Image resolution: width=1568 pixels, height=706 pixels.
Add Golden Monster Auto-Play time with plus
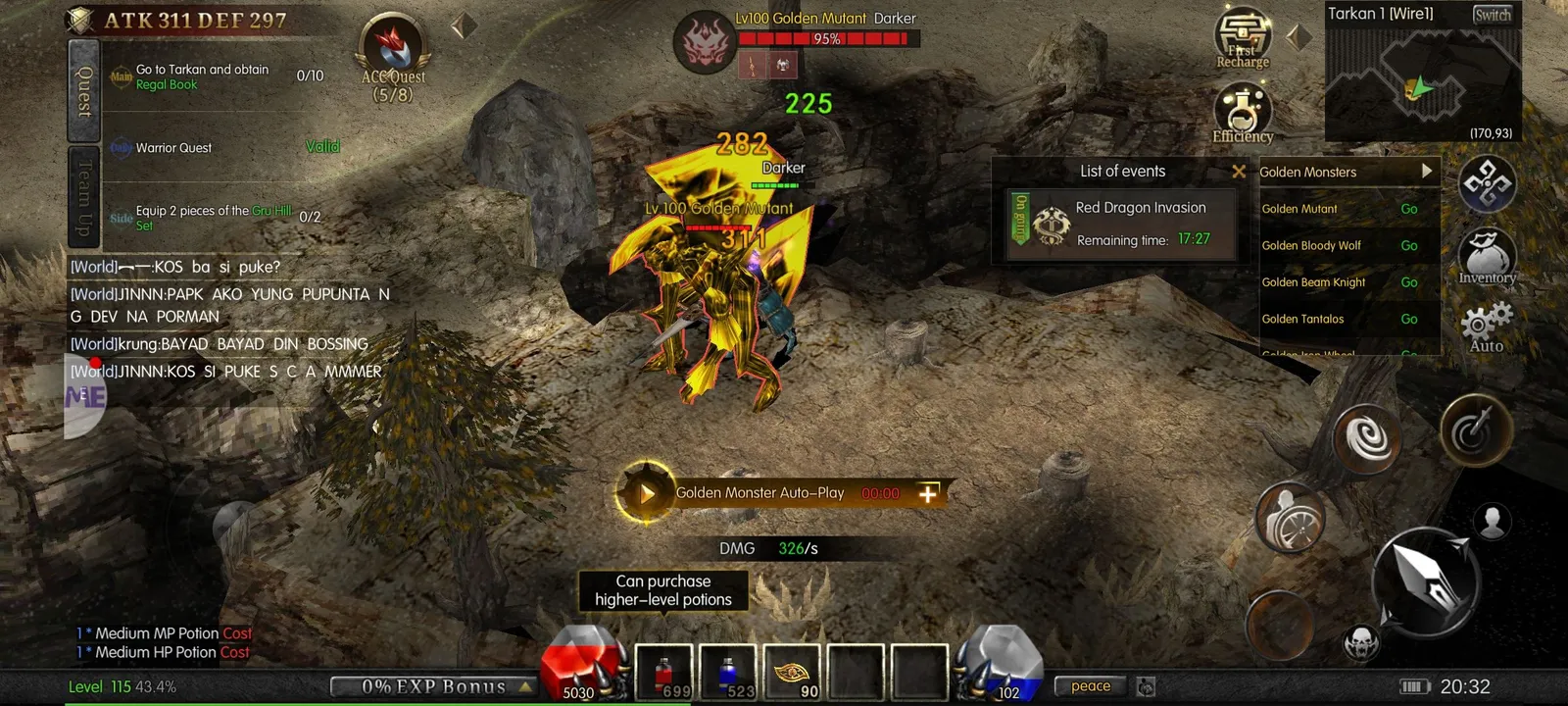pyautogui.click(x=928, y=493)
